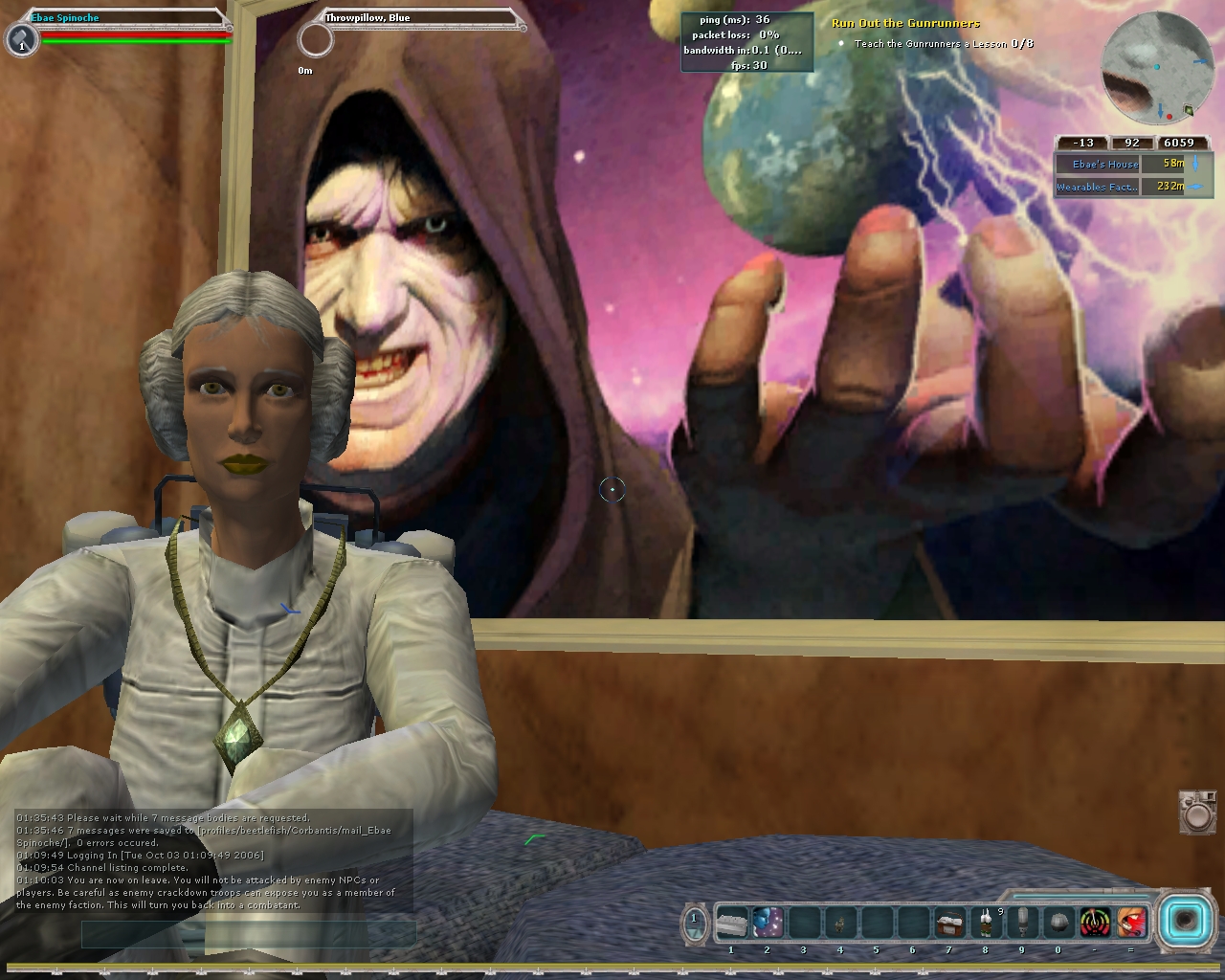The image size is (1225, 980).
Task: Collapse the Run Out the Gunrunners quest tracker
Action: click(x=902, y=22)
